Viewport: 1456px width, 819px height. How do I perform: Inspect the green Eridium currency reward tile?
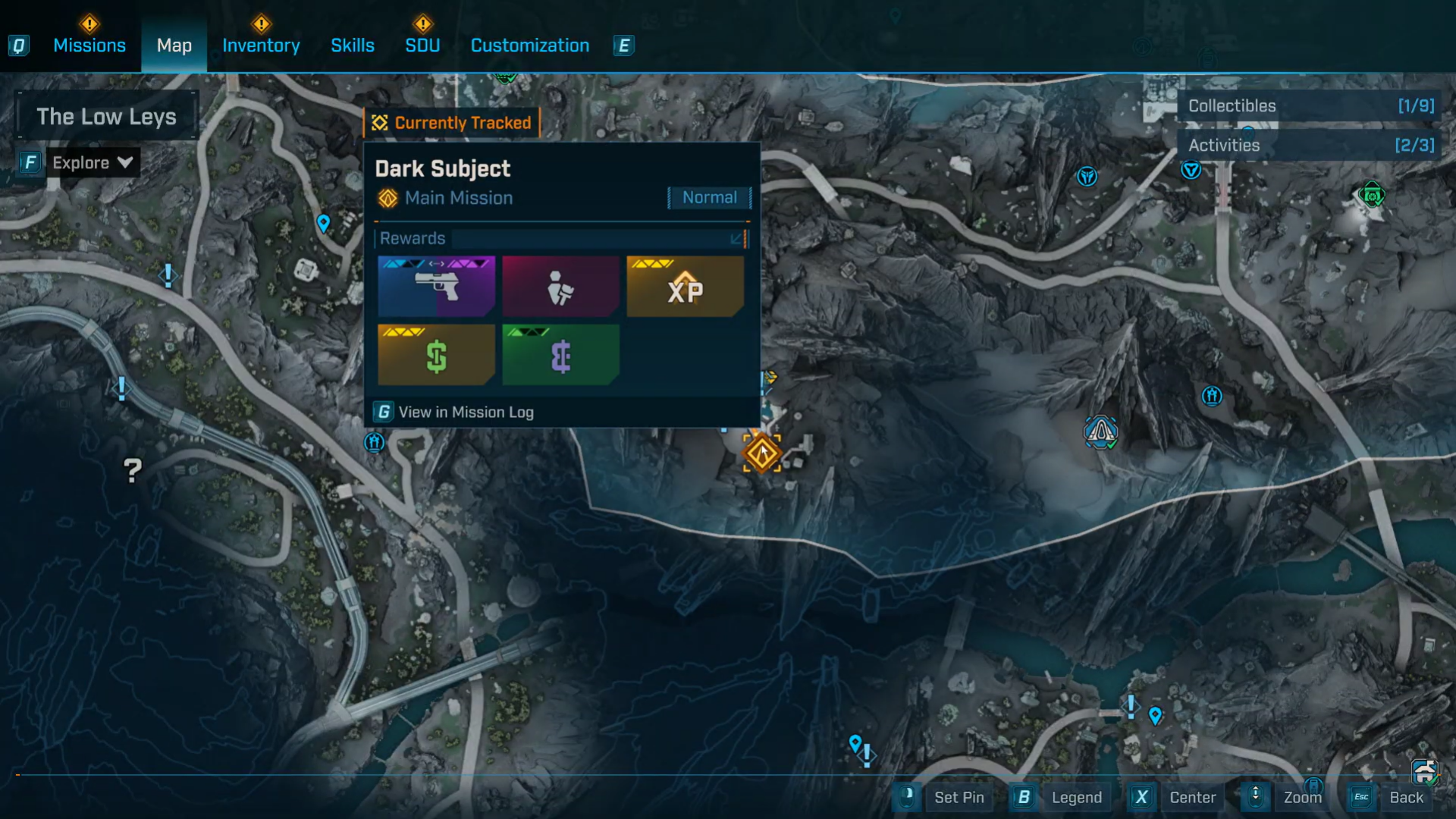(x=560, y=355)
